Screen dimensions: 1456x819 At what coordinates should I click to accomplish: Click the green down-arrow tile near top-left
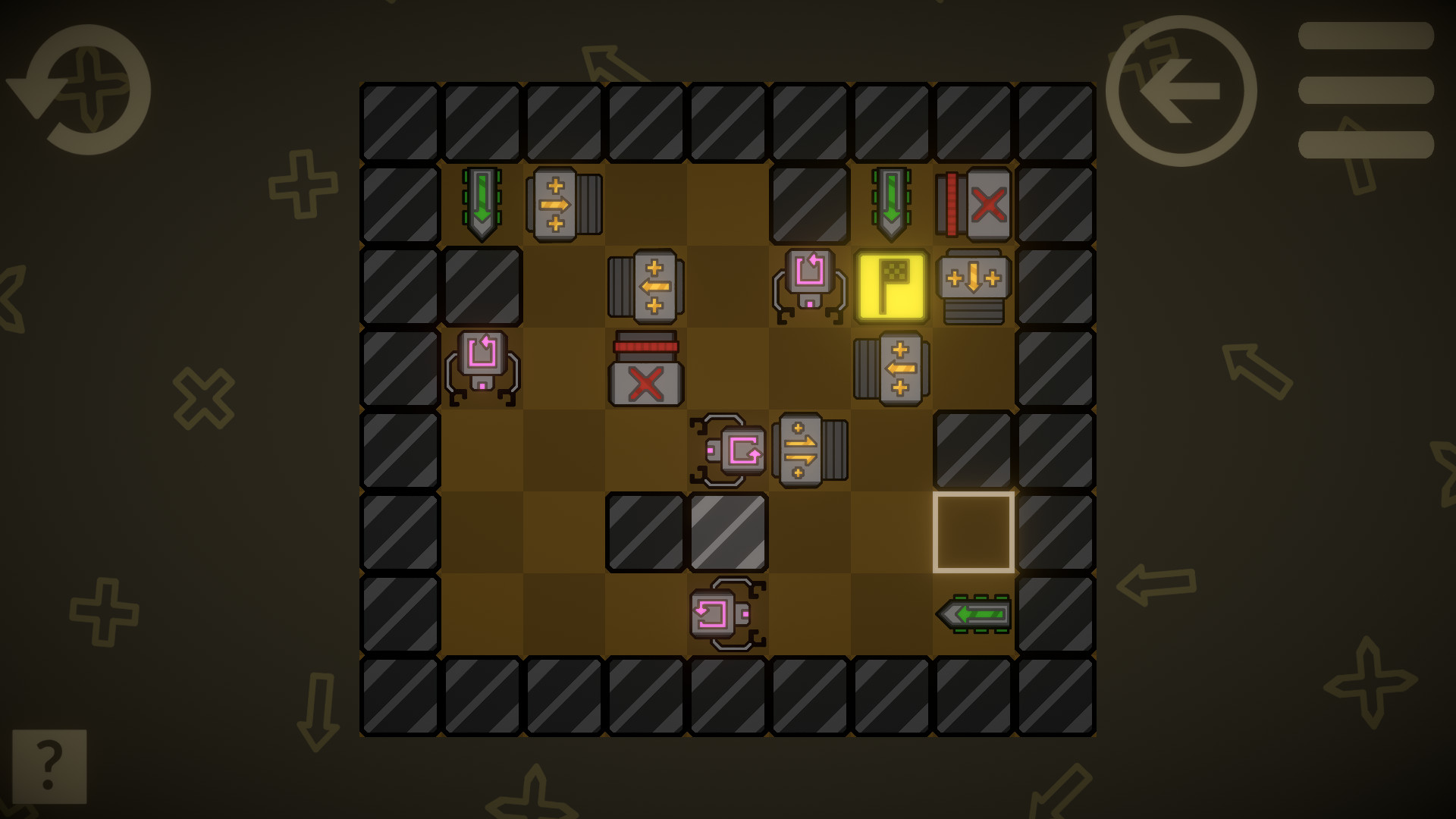point(483,202)
